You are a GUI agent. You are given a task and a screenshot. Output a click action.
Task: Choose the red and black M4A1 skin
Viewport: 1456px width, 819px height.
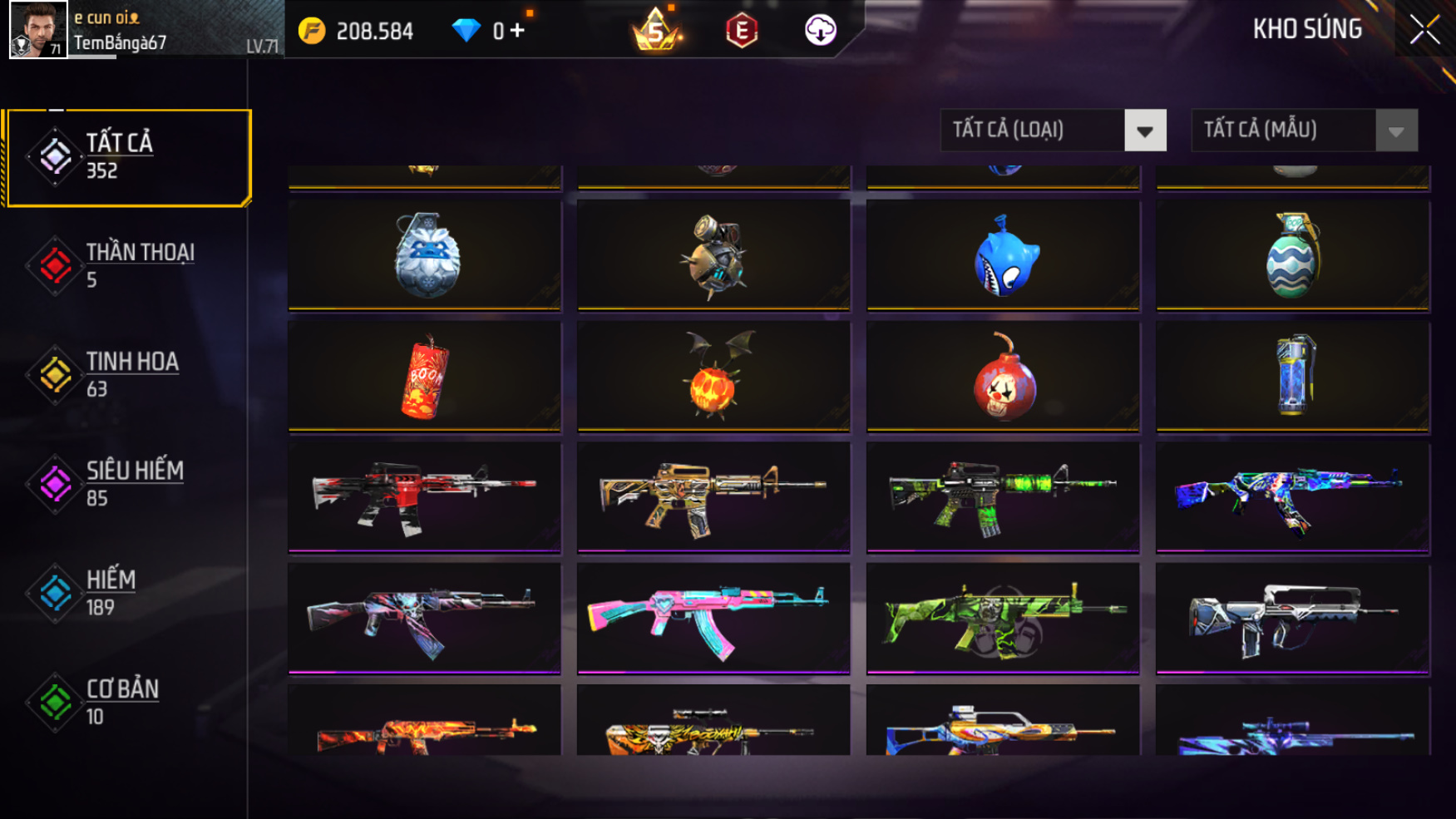425,496
